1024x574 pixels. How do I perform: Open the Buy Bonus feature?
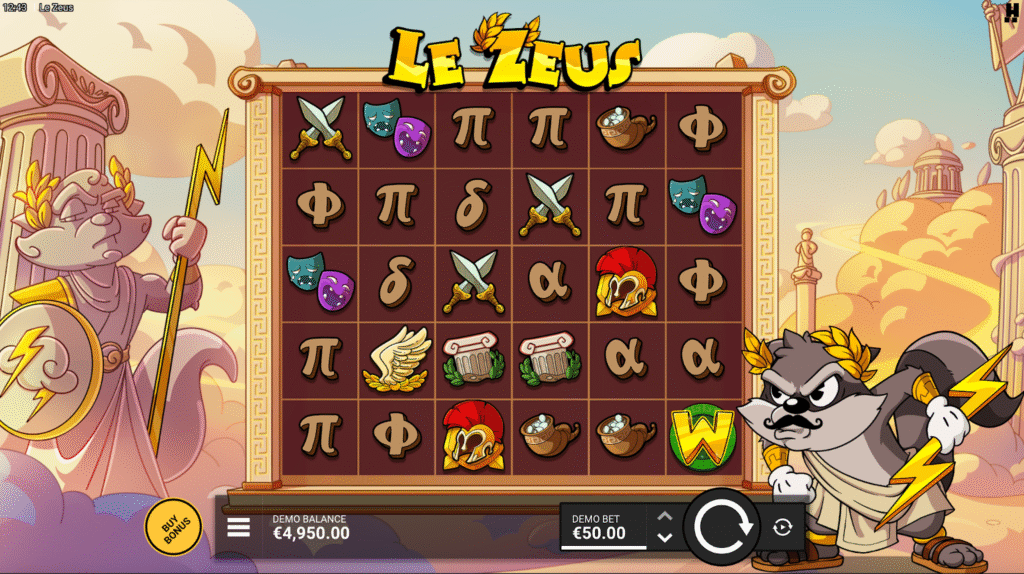(x=173, y=526)
